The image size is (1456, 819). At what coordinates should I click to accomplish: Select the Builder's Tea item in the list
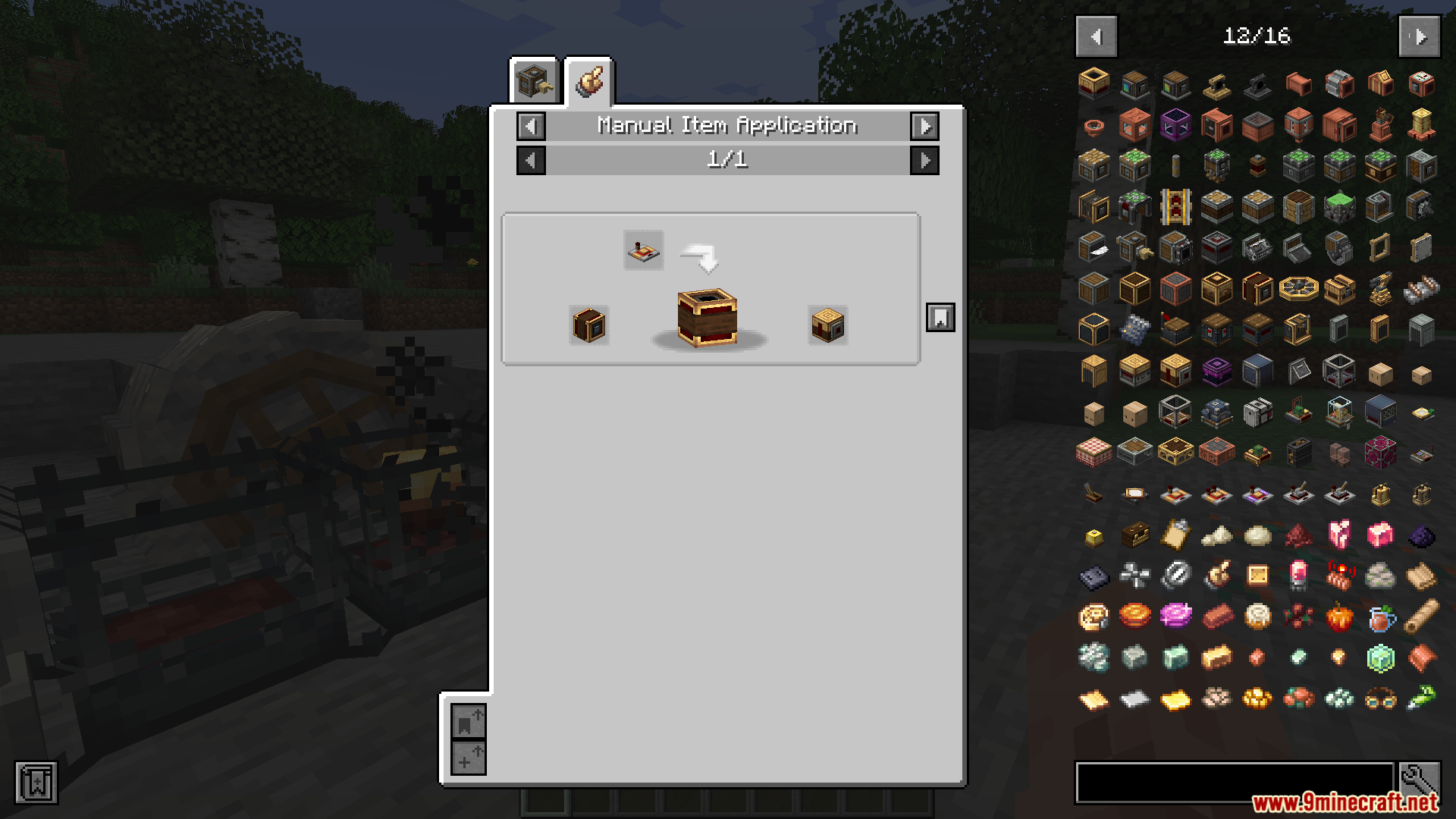1380,617
